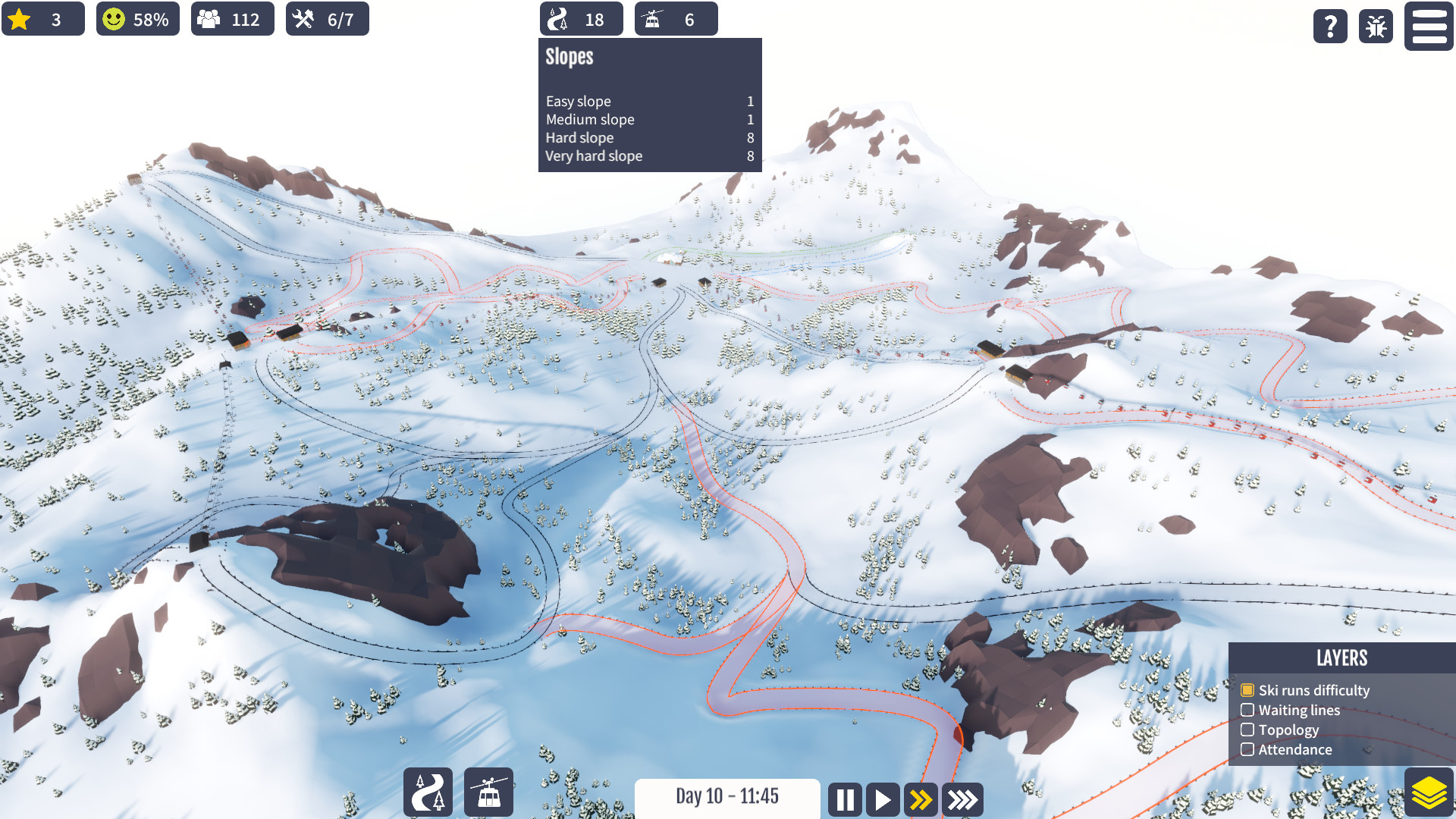Click the happiness percentage indicator
Screen dimensions: 1456x819
pyautogui.click(x=137, y=19)
